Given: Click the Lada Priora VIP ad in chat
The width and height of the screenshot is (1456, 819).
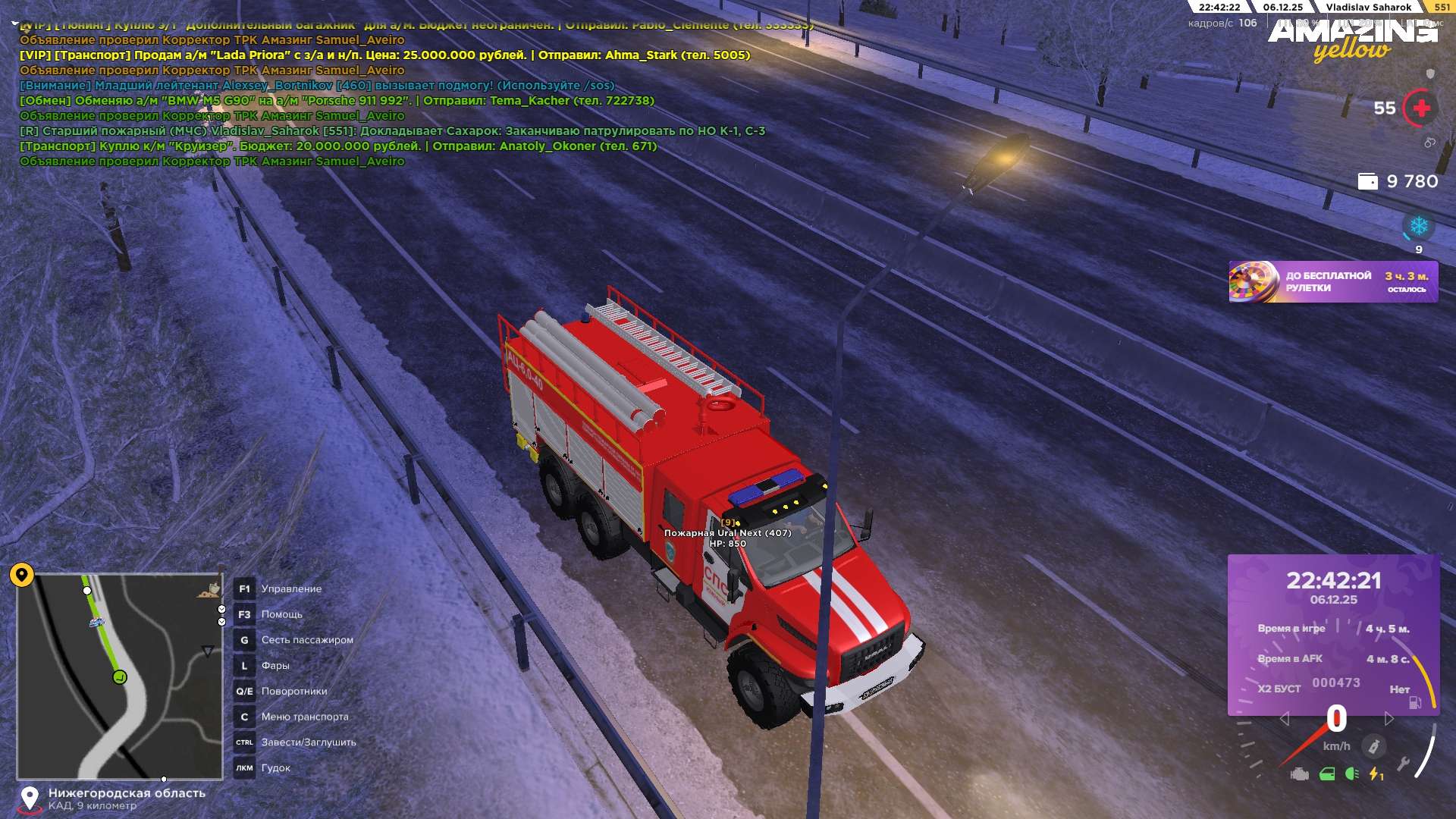Looking at the screenshot, I should [x=384, y=55].
